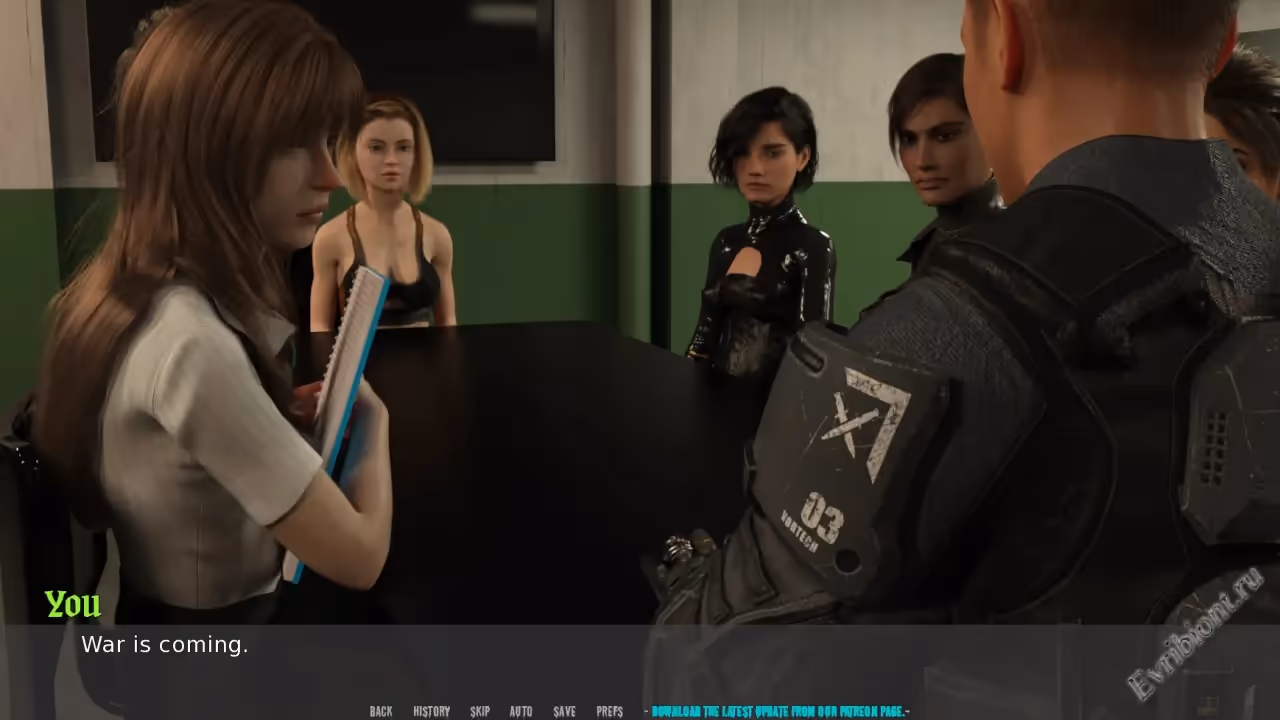The width and height of the screenshot is (1280, 720).
Task: Go back with the Back button
Action: point(381,712)
